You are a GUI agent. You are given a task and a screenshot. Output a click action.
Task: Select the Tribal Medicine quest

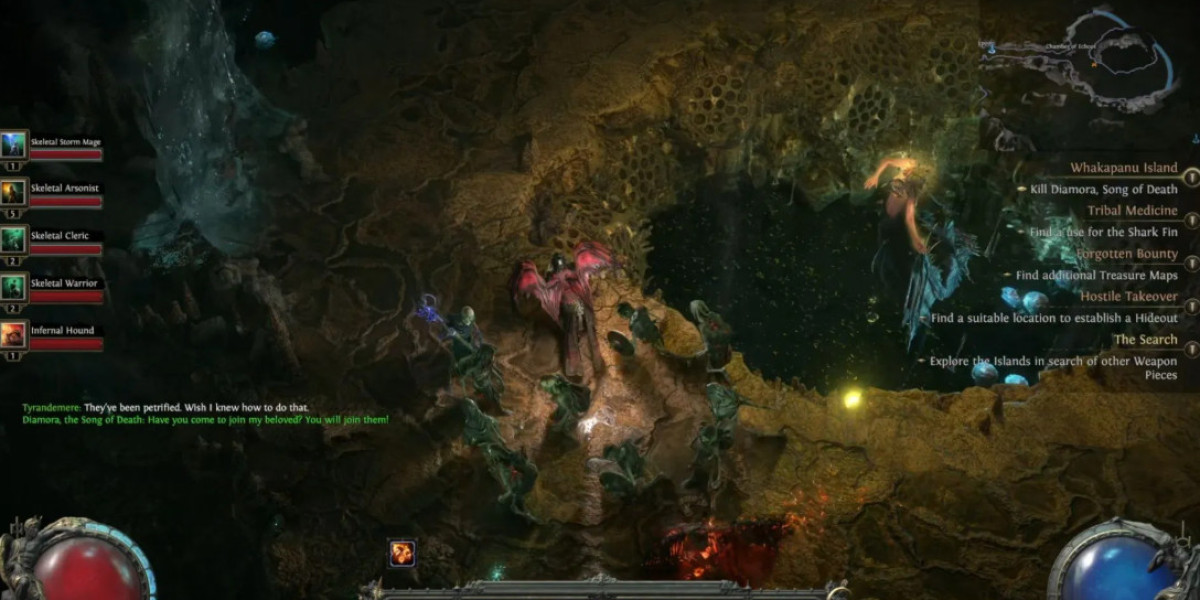point(1132,211)
